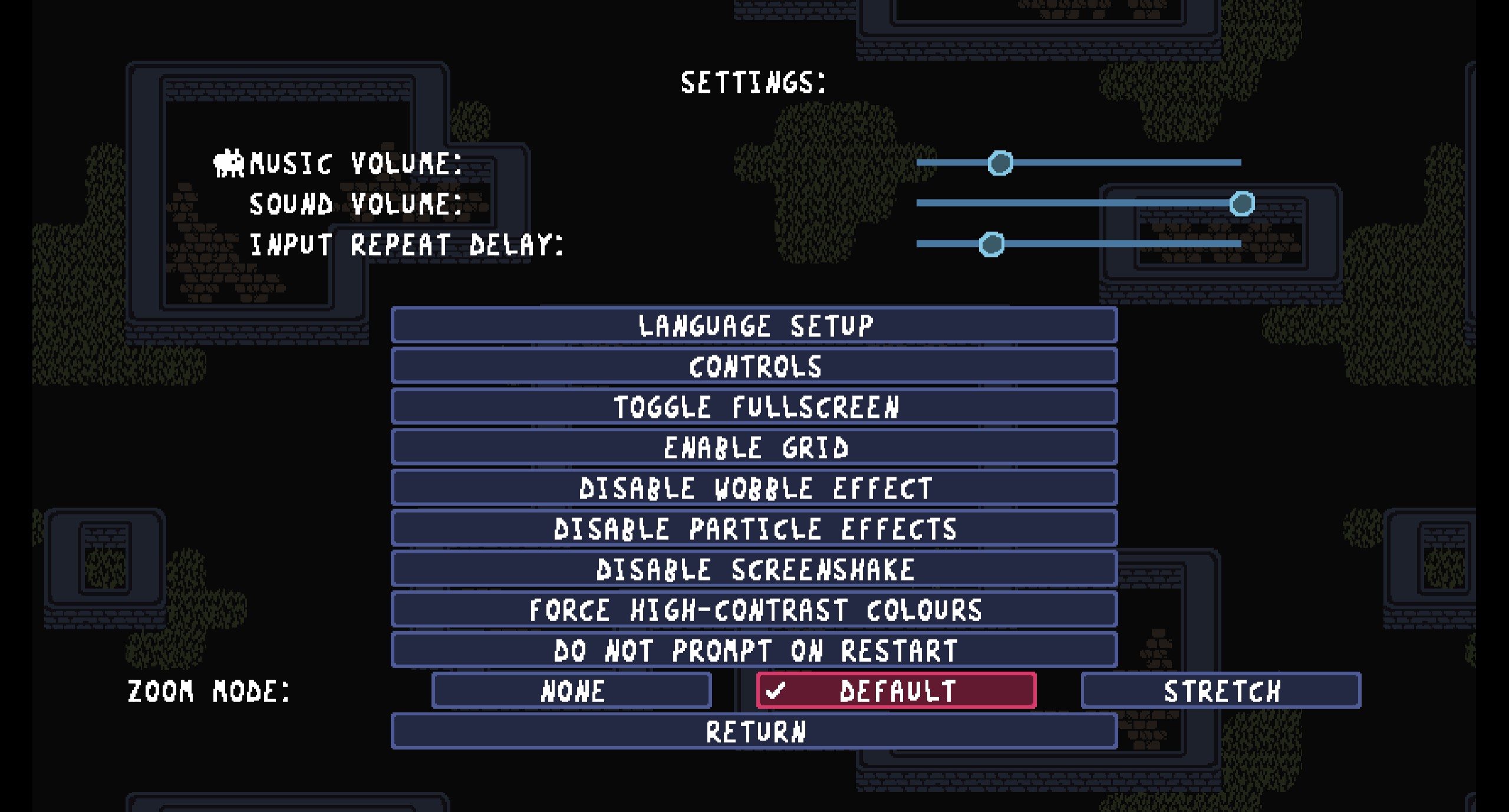The width and height of the screenshot is (1509, 812).
Task: Open the Language Setup menu
Action: [754, 325]
